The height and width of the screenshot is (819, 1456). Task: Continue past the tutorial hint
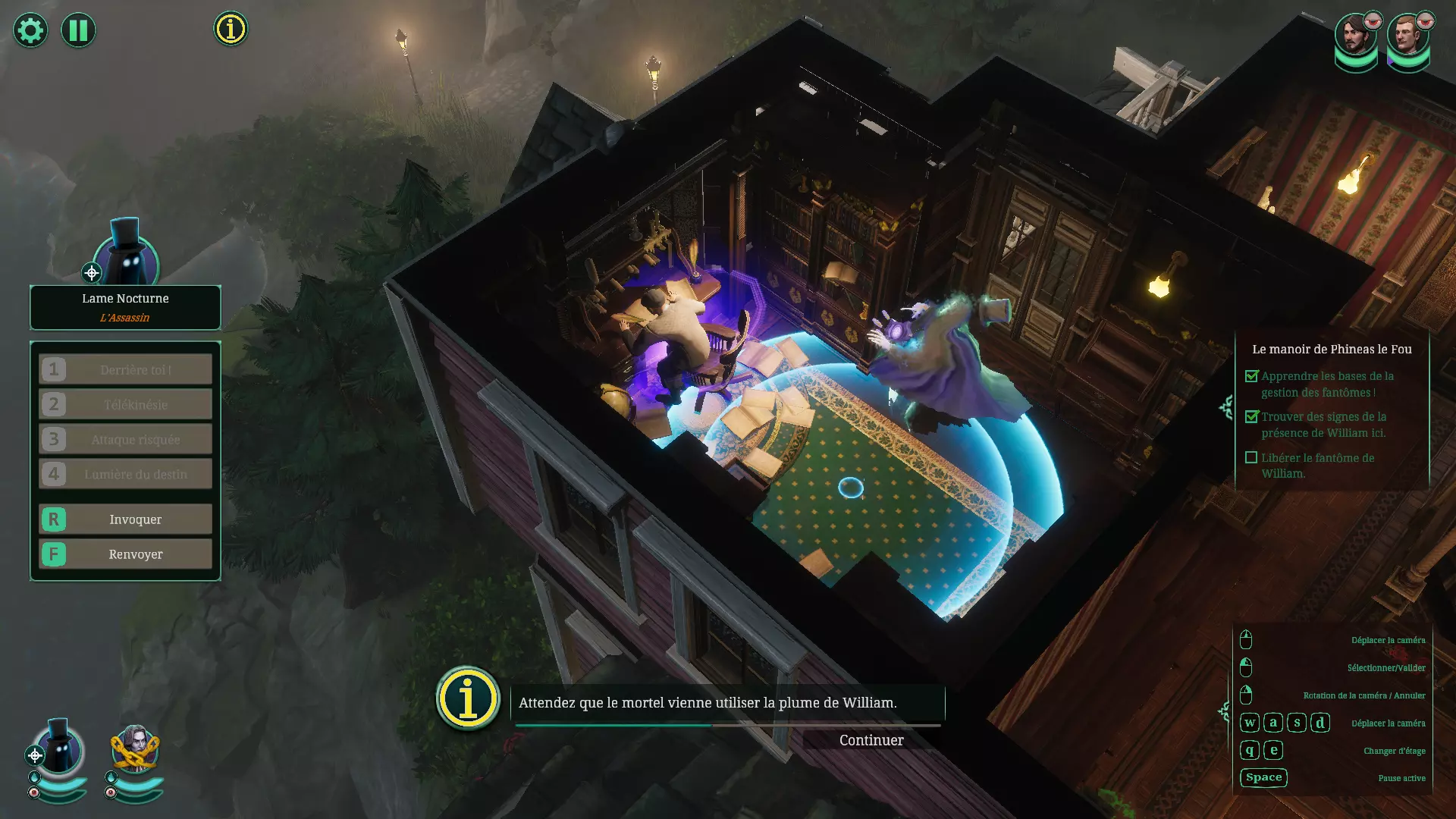tap(871, 740)
